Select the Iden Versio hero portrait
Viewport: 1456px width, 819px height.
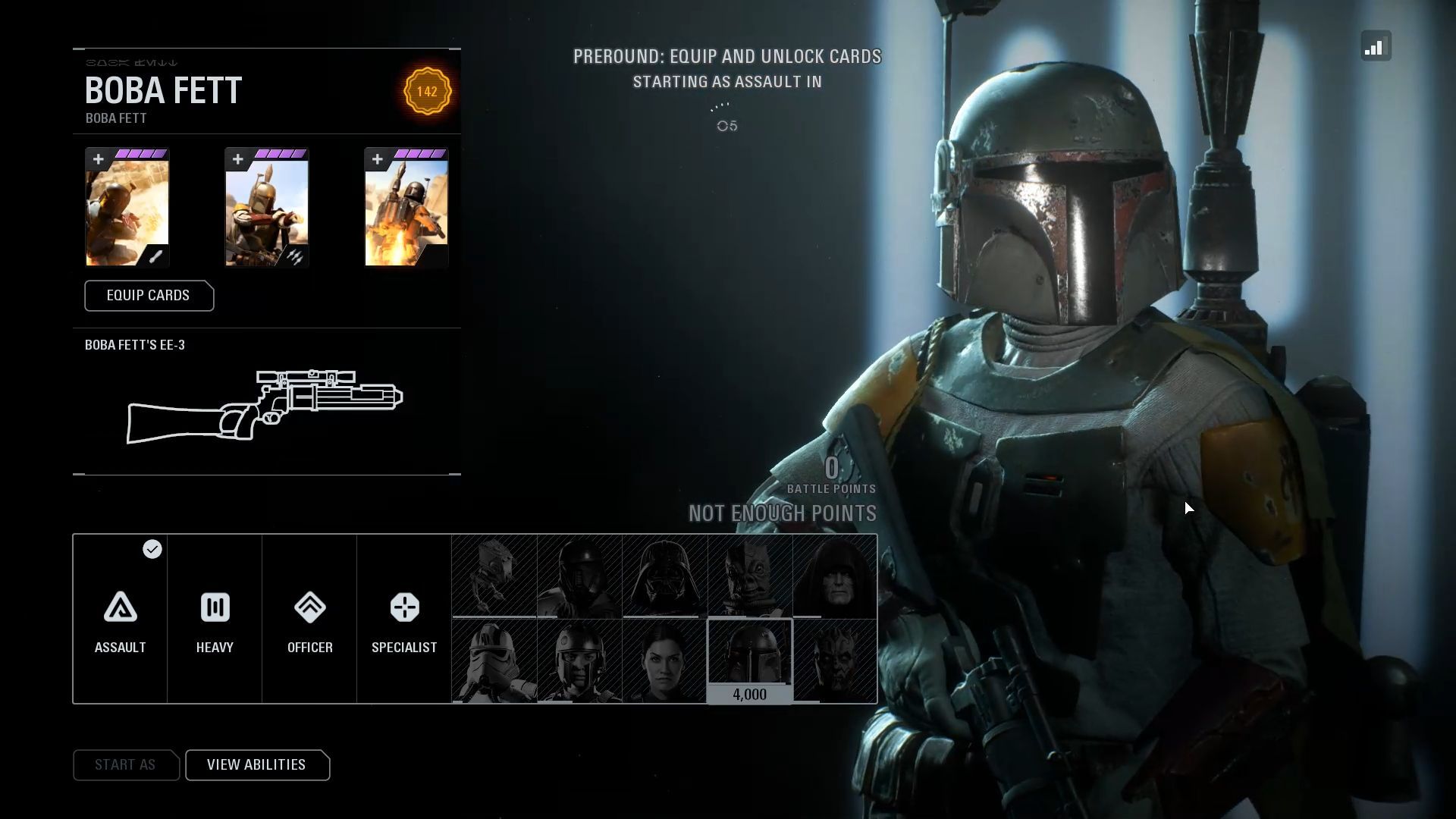pyautogui.click(x=665, y=661)
